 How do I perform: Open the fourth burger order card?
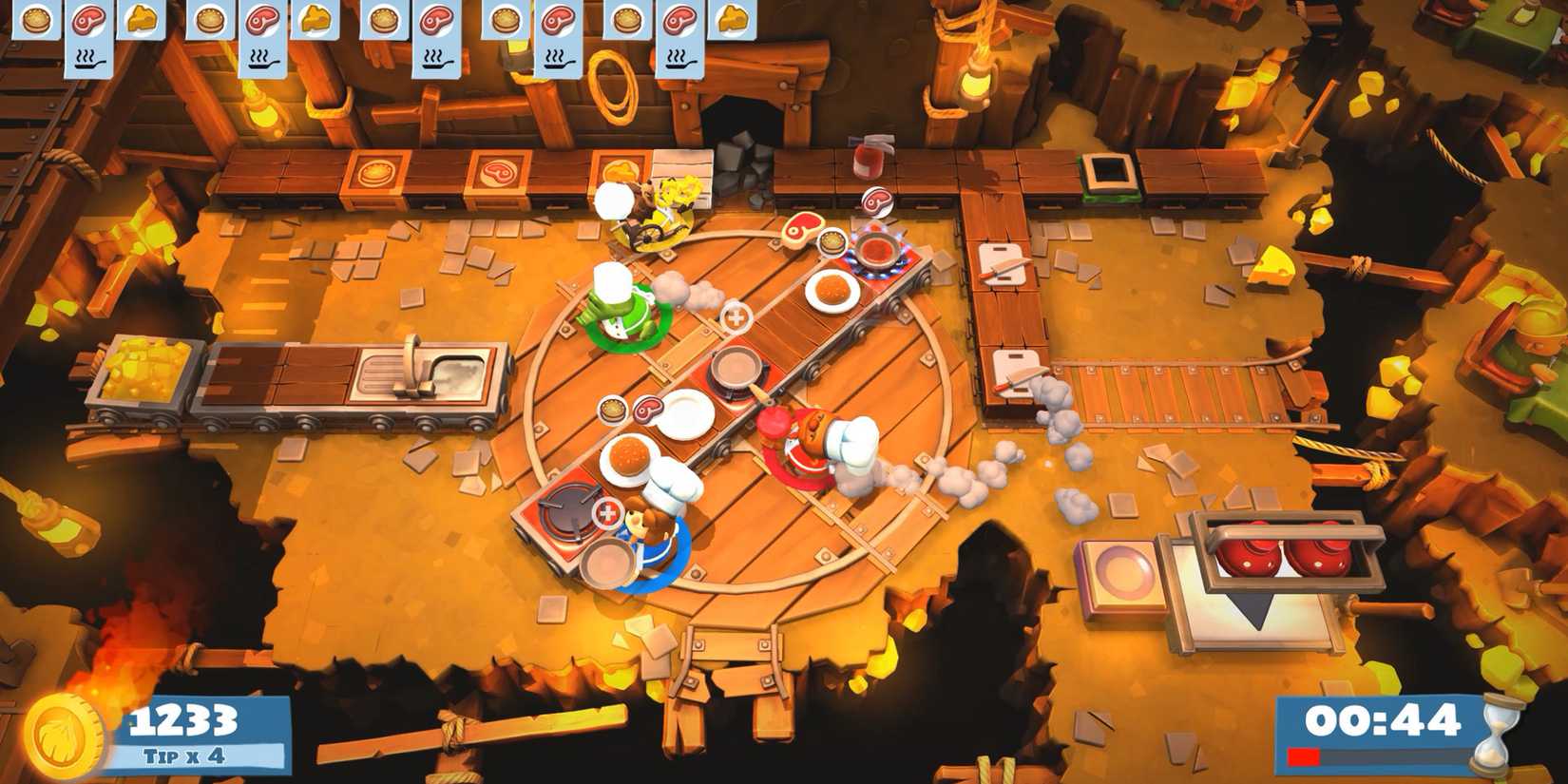pyautogui.click(x=505, y=21)
